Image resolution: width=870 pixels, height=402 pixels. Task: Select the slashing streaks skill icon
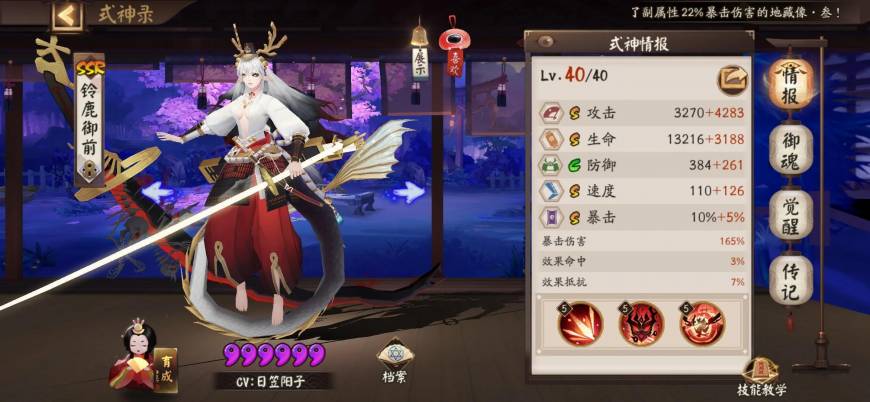(x=581, y=323)
